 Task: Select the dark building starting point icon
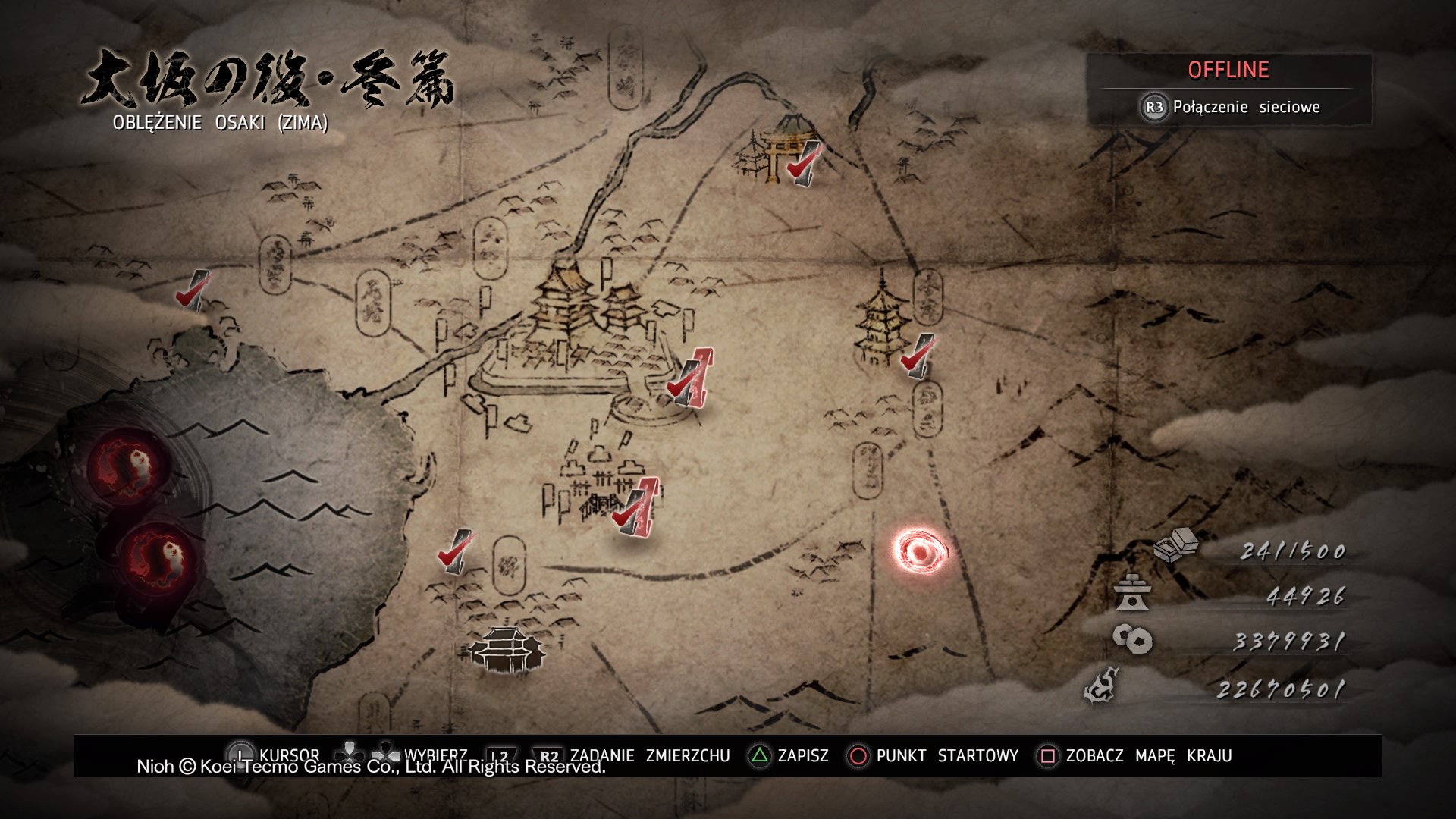point(506,650)
